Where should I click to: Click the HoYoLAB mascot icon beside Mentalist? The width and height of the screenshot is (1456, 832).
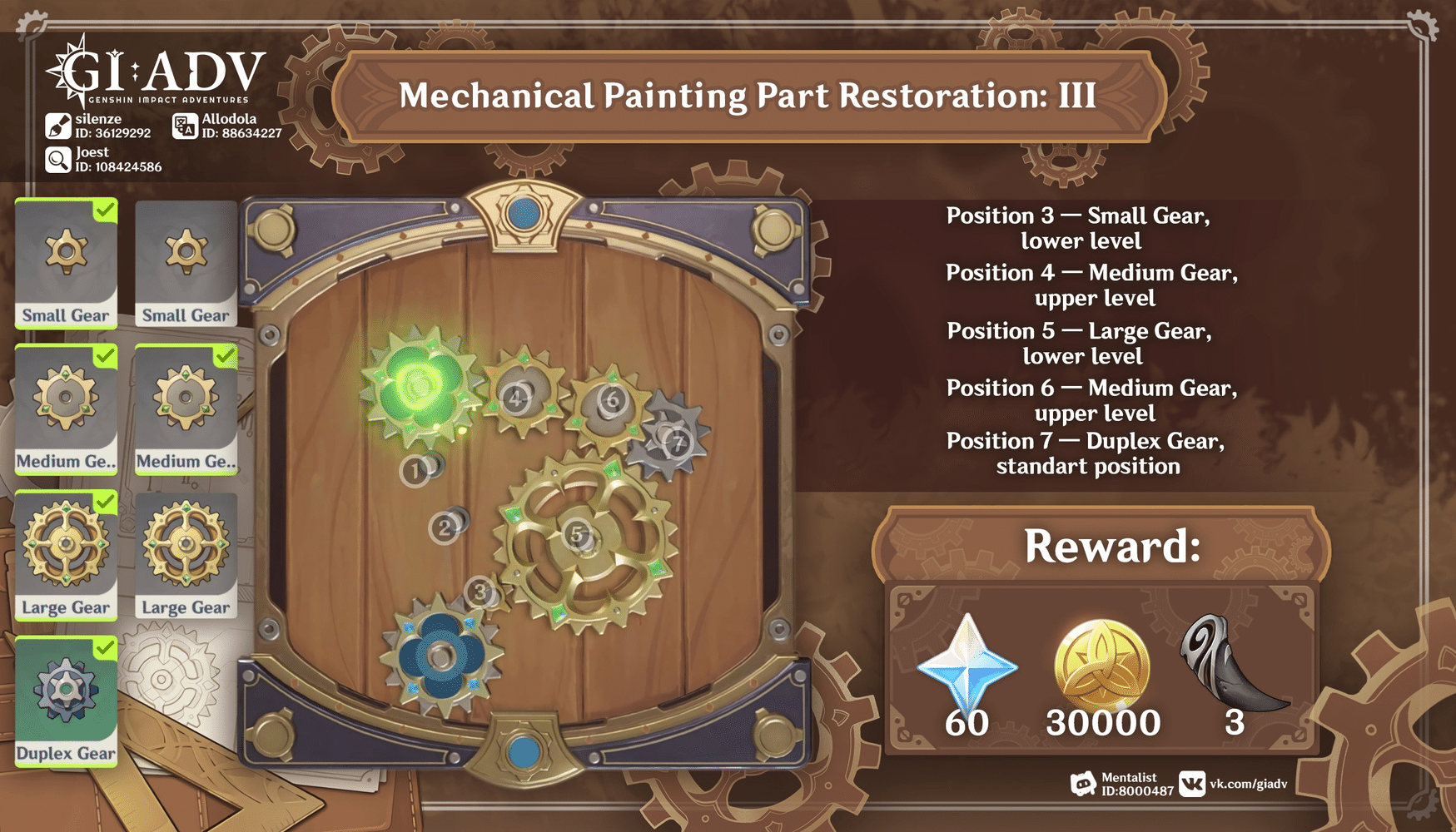click(1084, 781)
